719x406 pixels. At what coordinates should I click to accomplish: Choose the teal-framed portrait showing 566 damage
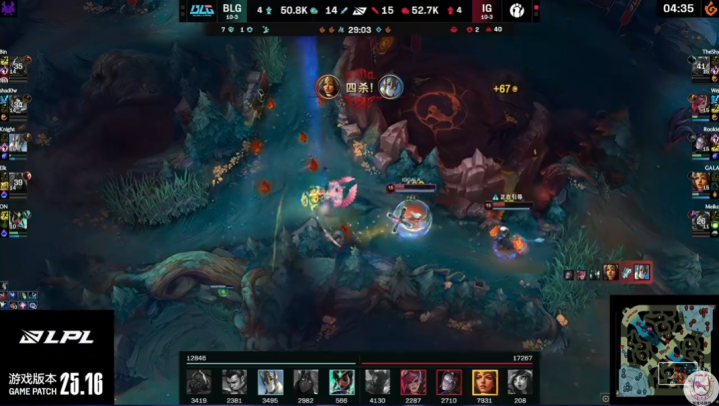pyautogui.click(x=342, y=381)
